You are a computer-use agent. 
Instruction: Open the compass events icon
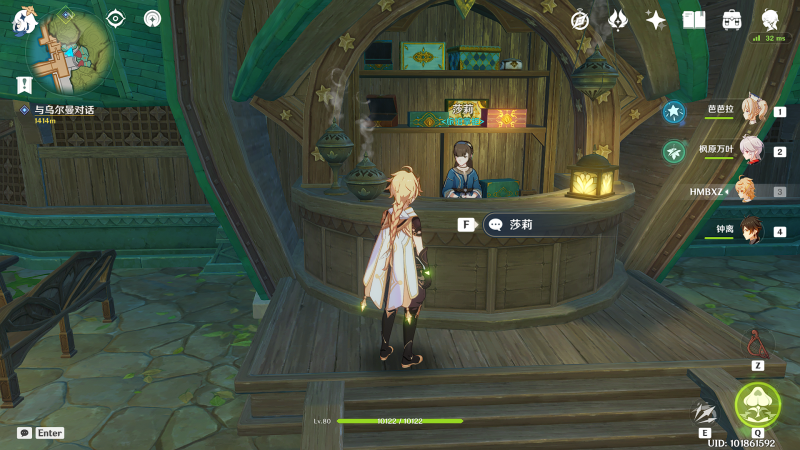(580, 19)
